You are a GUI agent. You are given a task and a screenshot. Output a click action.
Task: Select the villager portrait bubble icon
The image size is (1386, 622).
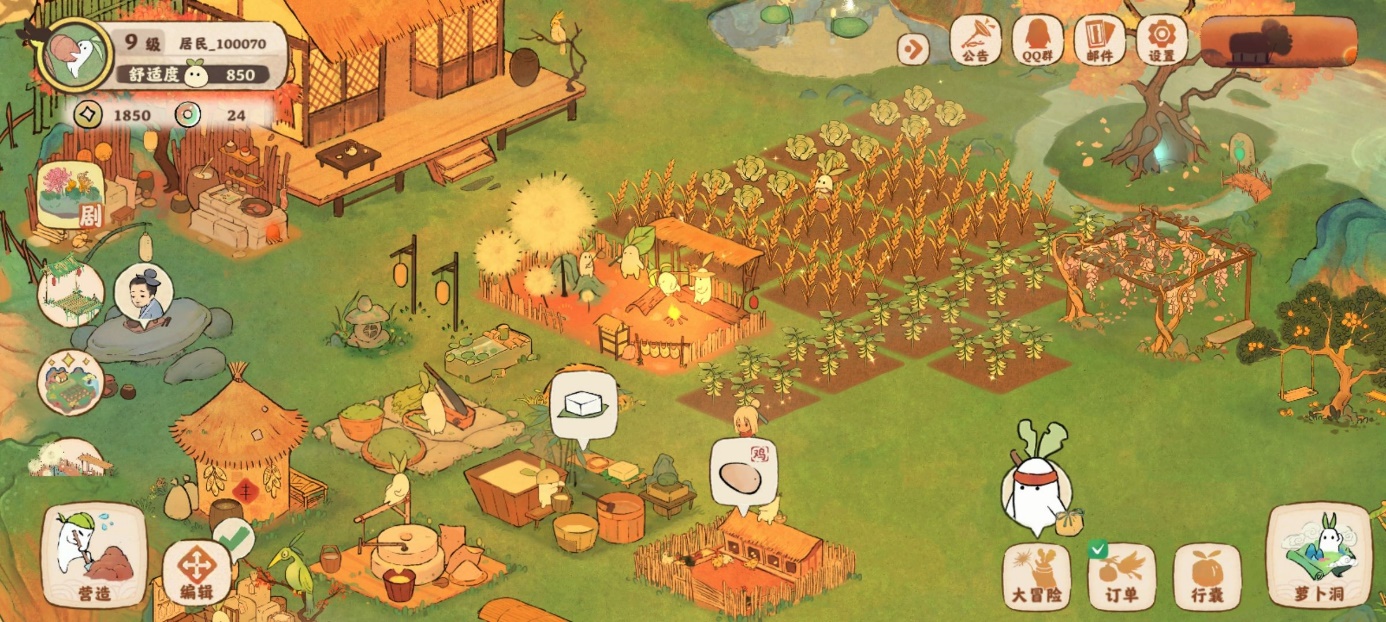143,297
